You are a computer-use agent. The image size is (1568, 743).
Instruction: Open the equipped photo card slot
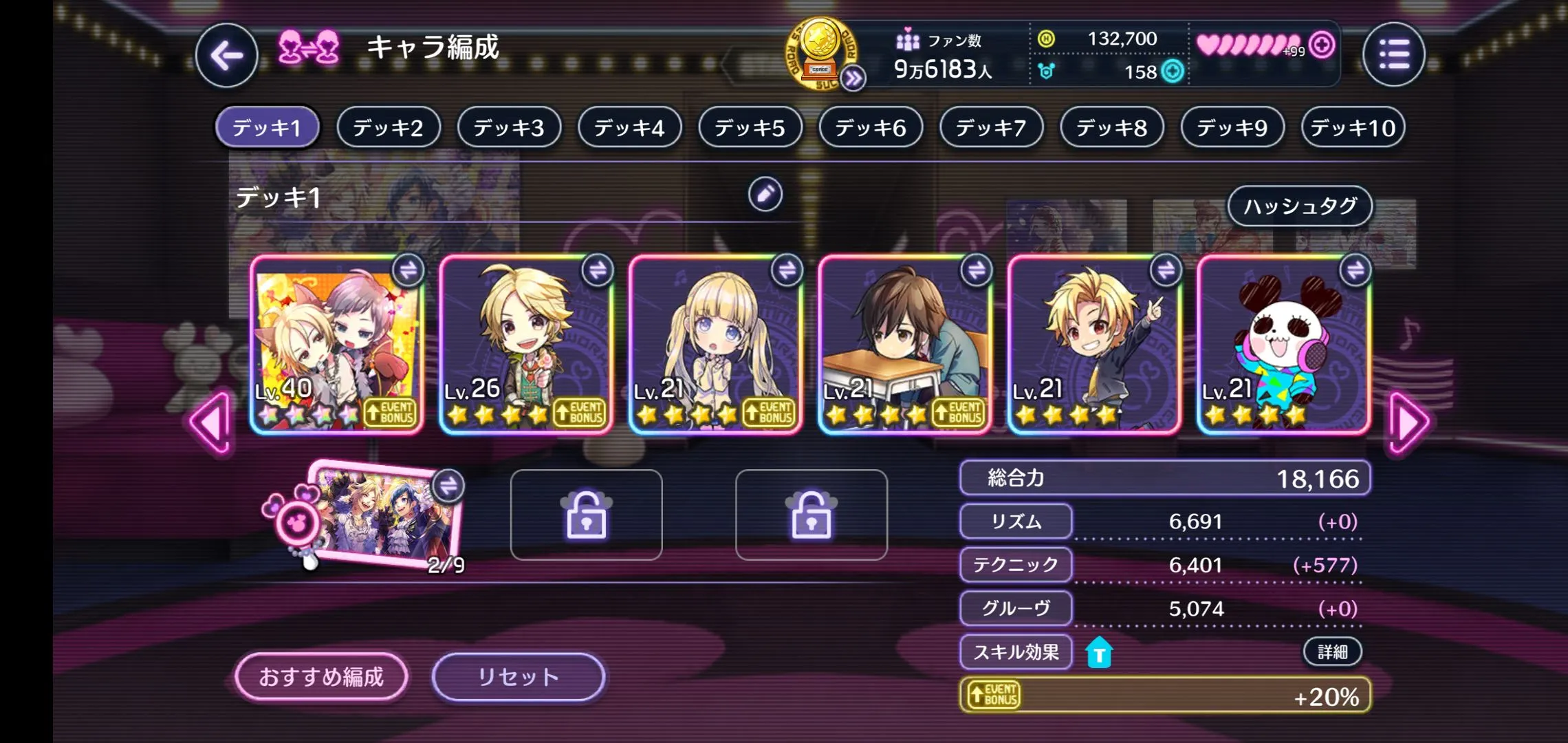[385, 516]
